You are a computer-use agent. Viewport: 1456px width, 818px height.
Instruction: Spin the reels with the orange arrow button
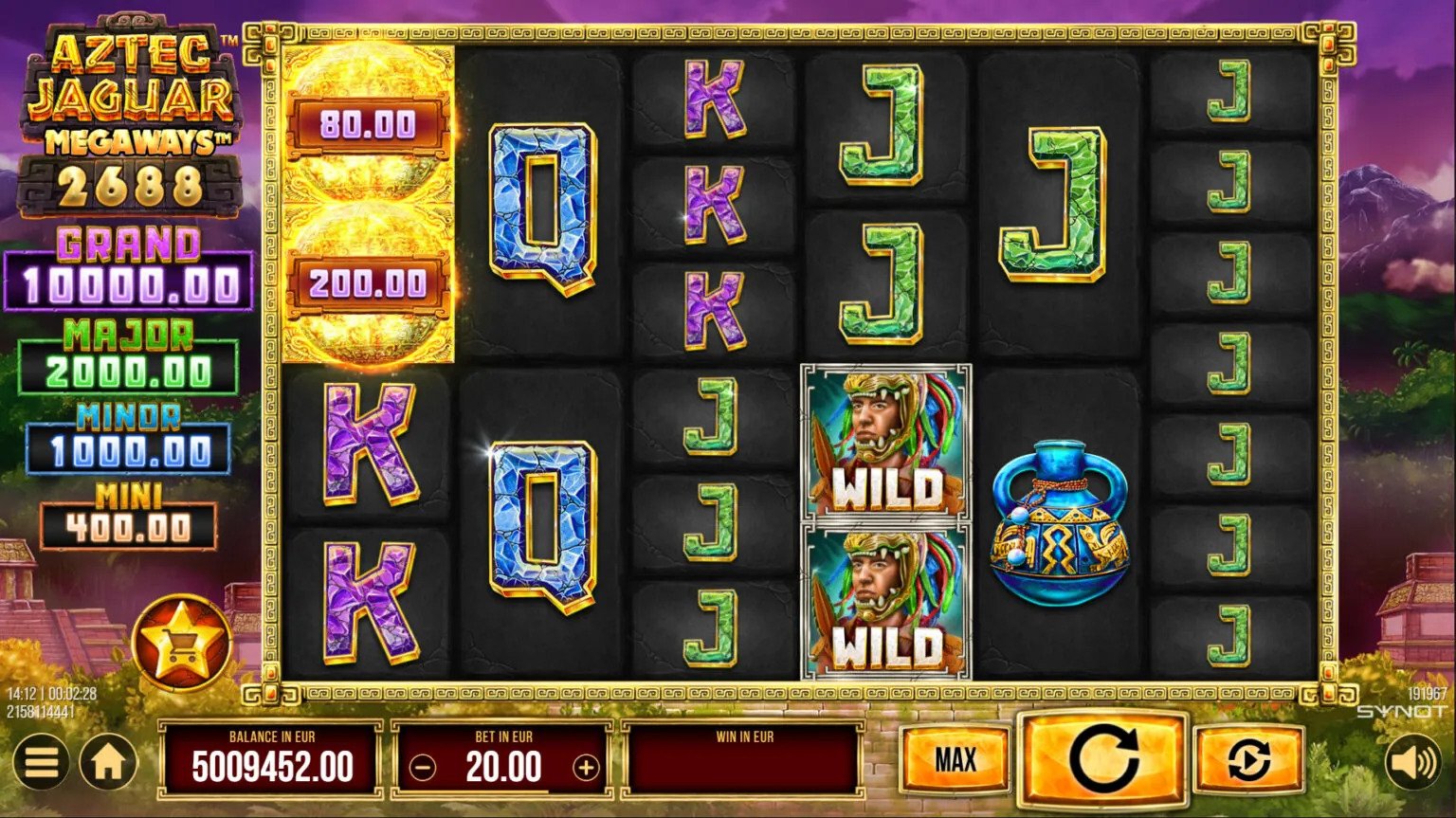(x=1102, y=758)
